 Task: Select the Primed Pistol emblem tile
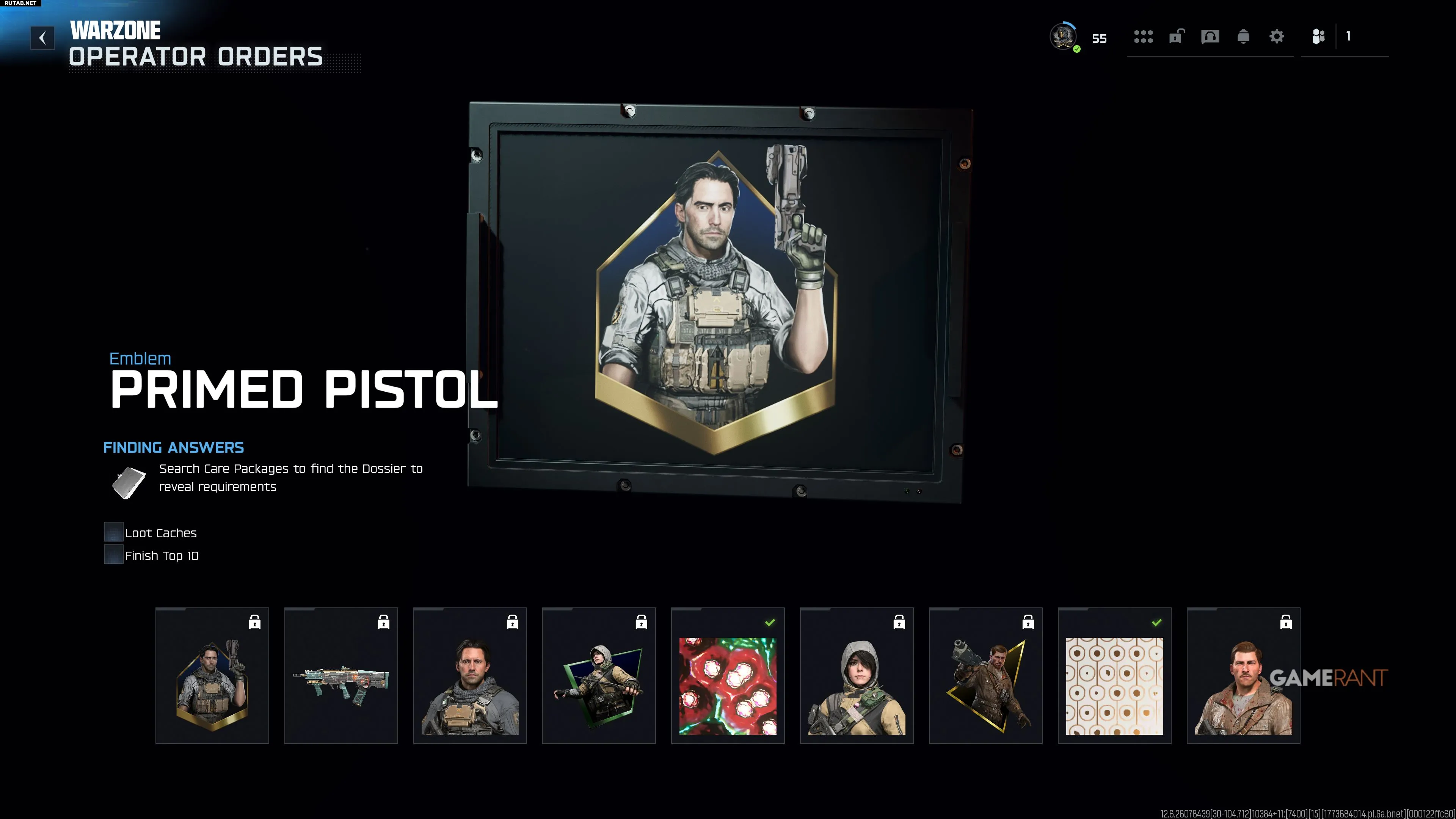pos(212,675)
